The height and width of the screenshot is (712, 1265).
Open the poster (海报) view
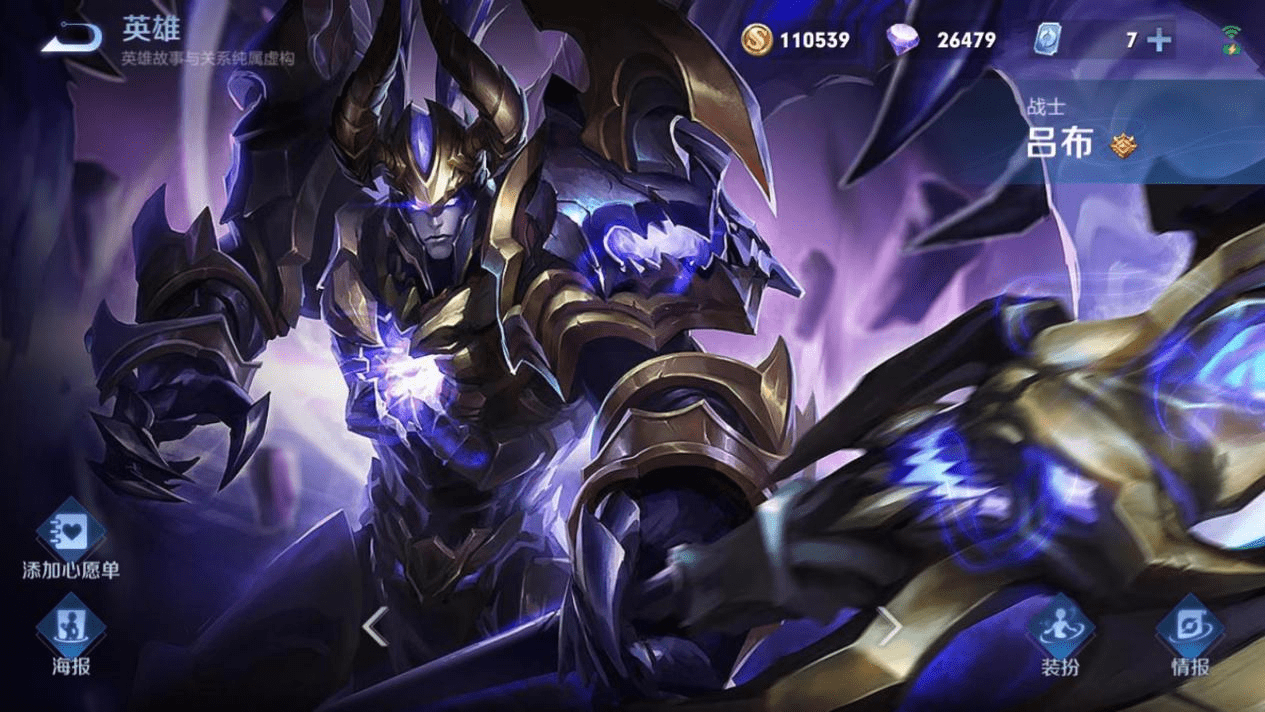point(71,628)
